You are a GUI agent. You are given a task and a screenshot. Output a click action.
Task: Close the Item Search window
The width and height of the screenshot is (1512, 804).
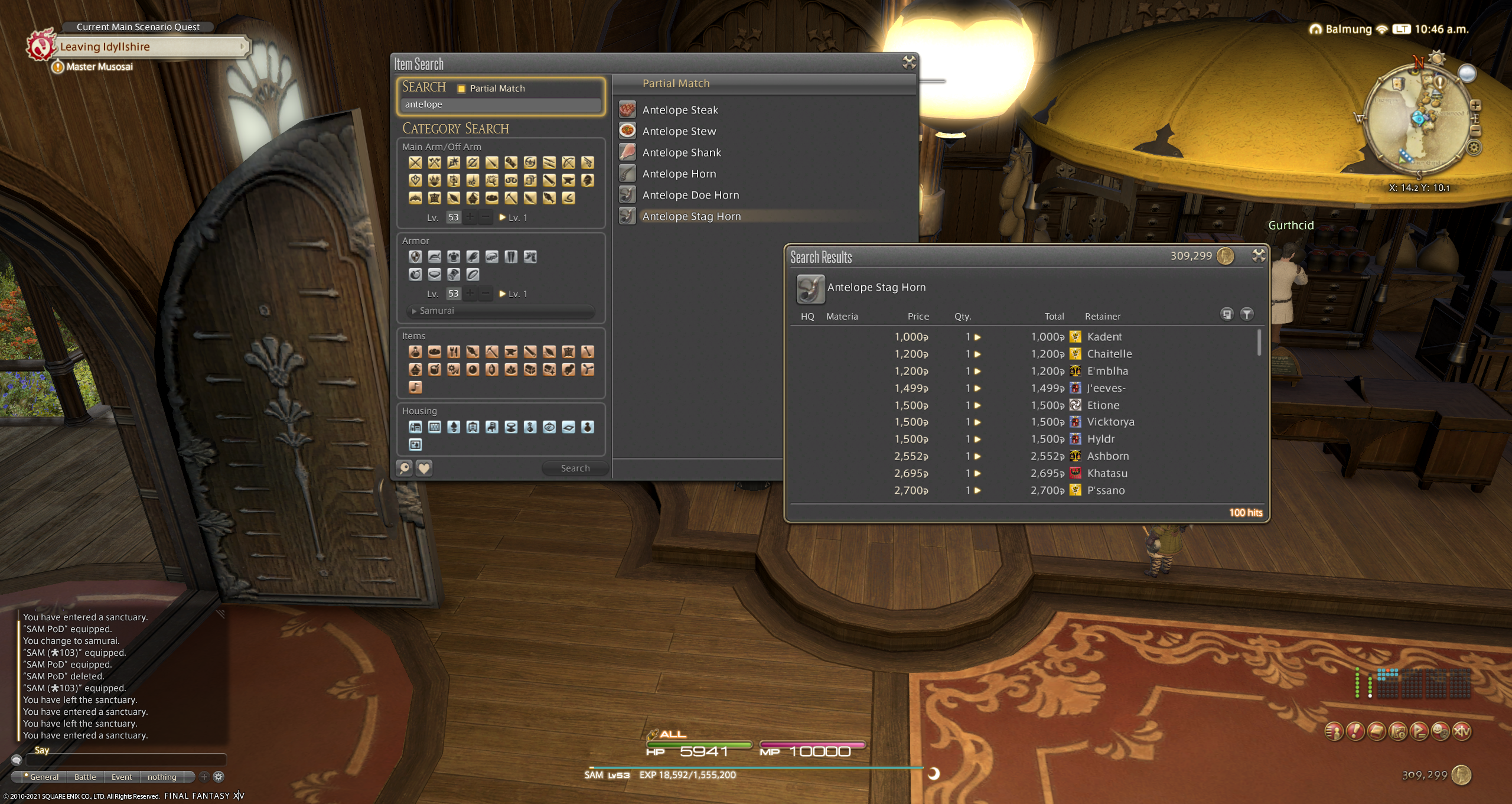[x=909, y=62]
